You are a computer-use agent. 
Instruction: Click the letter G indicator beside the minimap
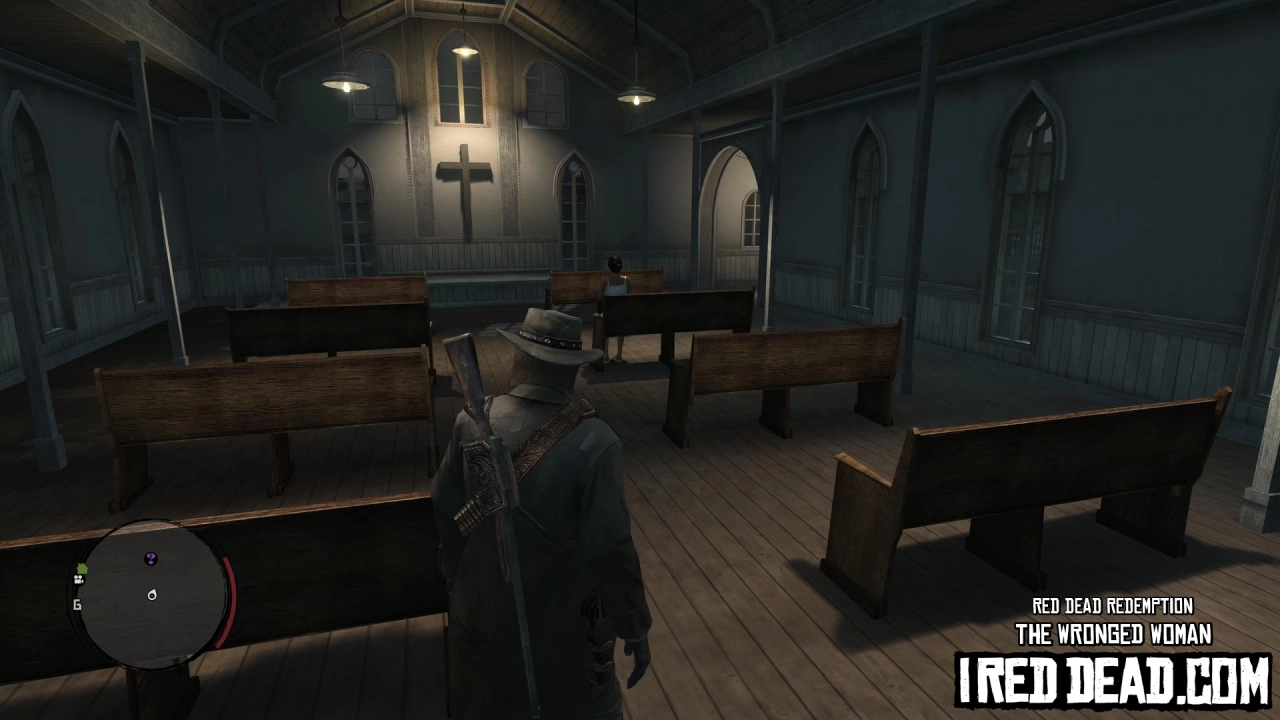point(77,604)
